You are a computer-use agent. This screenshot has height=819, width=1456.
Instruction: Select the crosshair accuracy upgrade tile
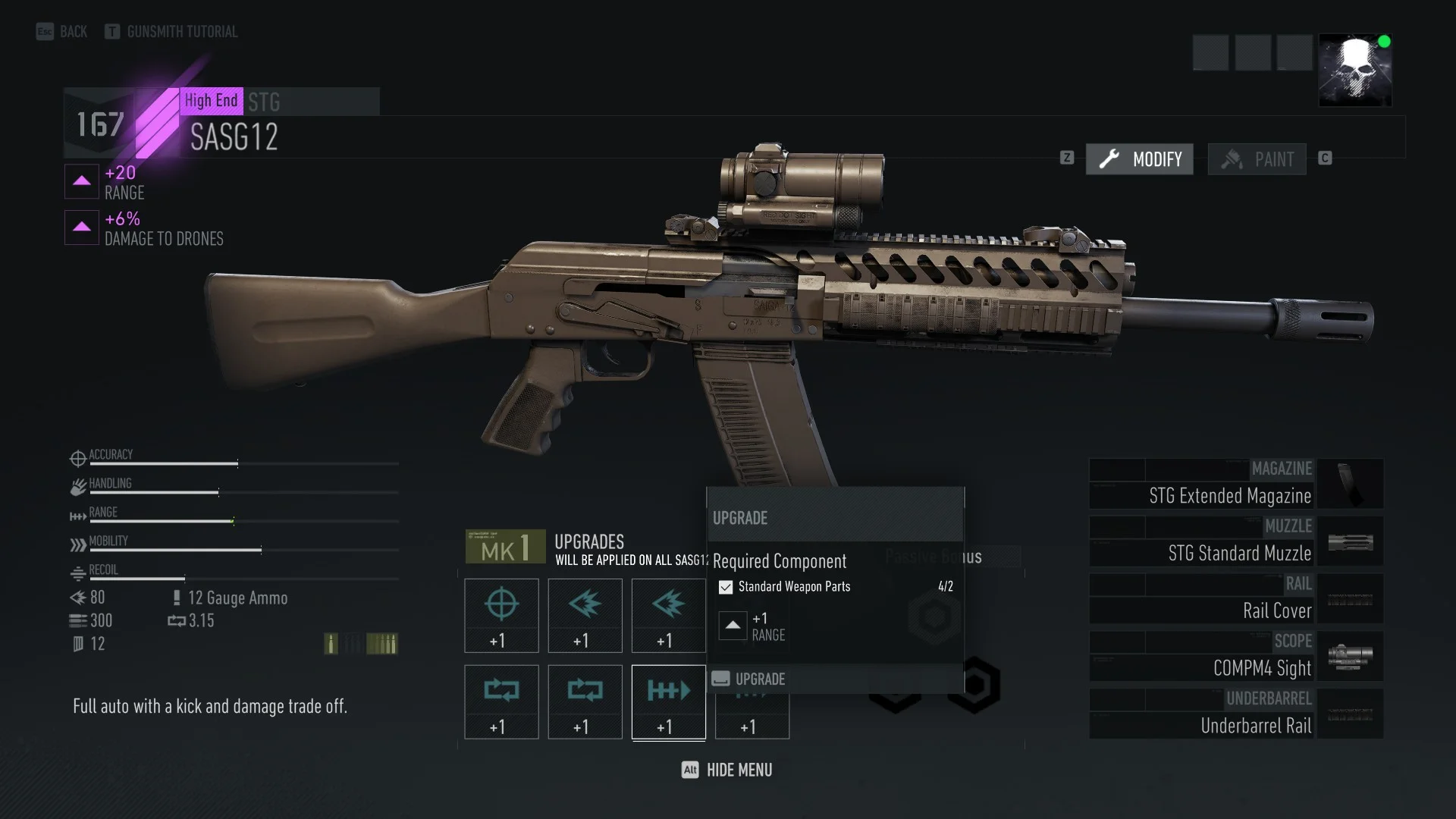click(x=501, y=615)
